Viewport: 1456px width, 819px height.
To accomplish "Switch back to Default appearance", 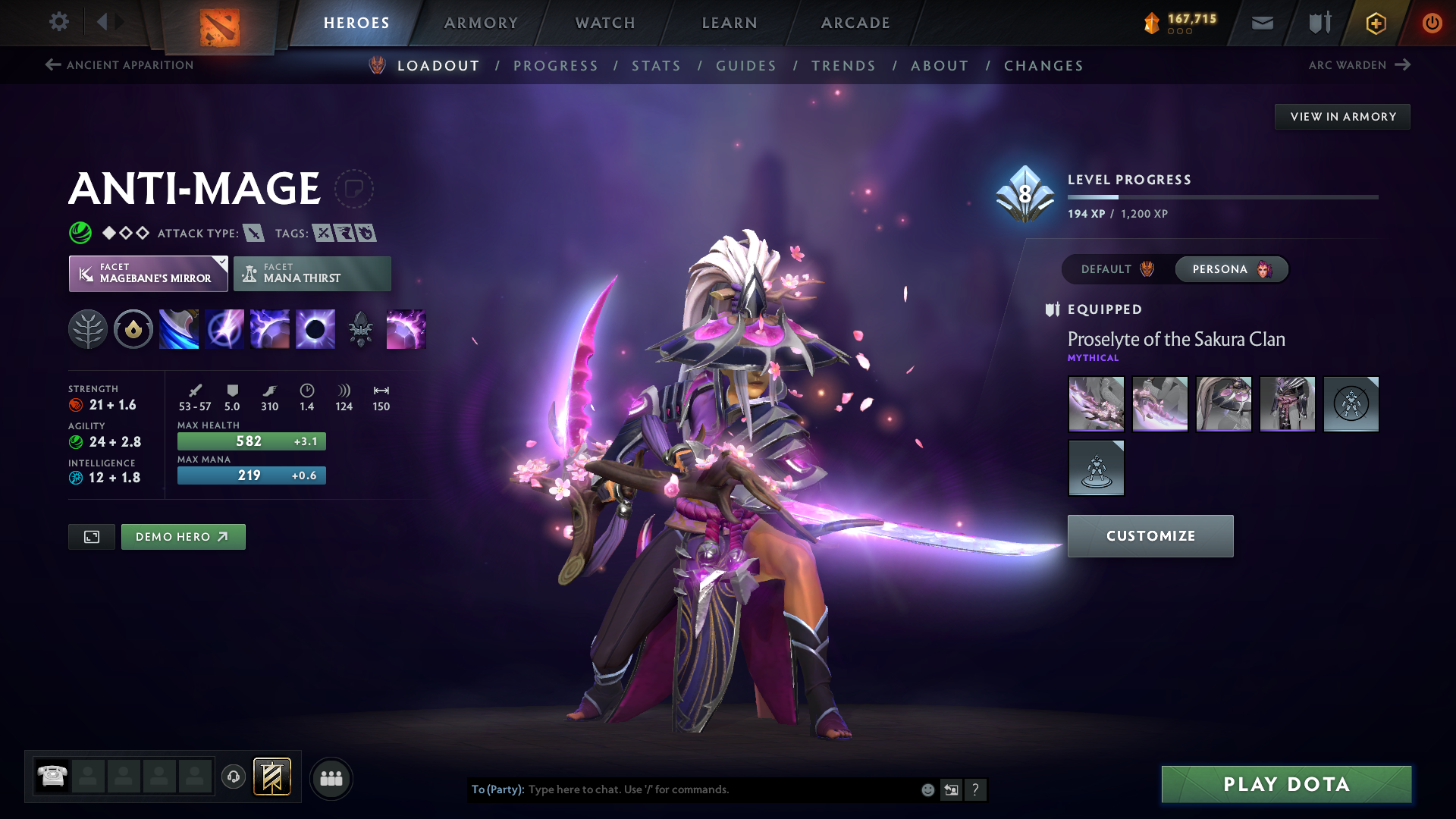I will pyautogui.click(x=1113, y=269).
